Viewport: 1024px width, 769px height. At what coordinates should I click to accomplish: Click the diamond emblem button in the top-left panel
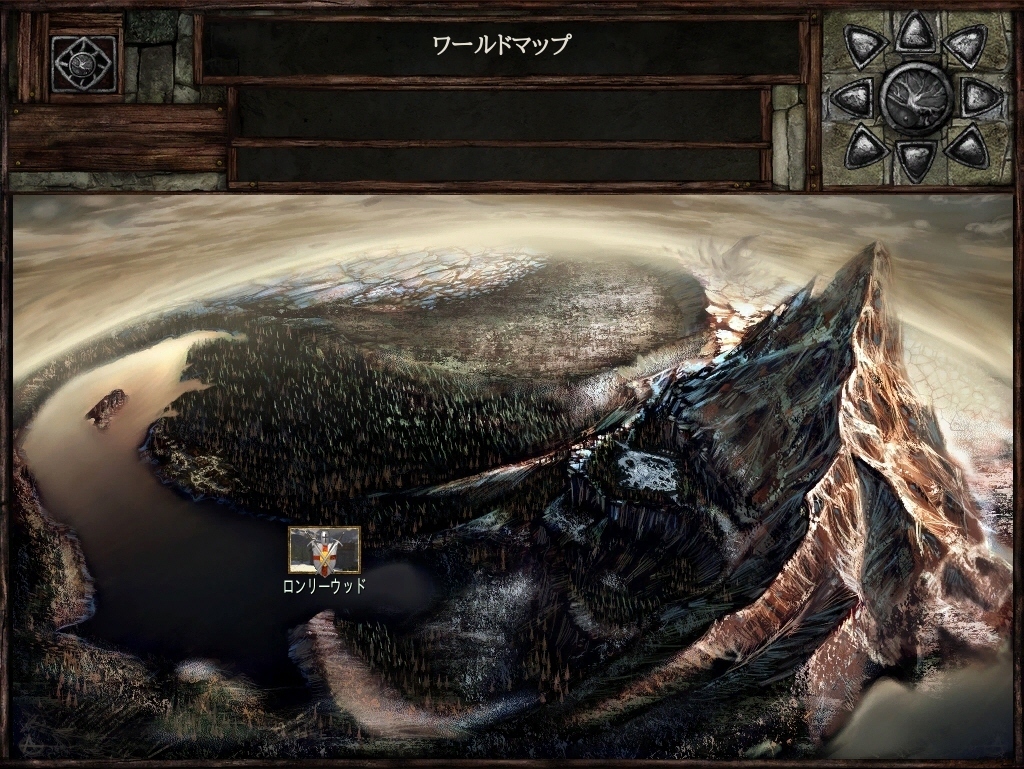click(x=85, y=62)
